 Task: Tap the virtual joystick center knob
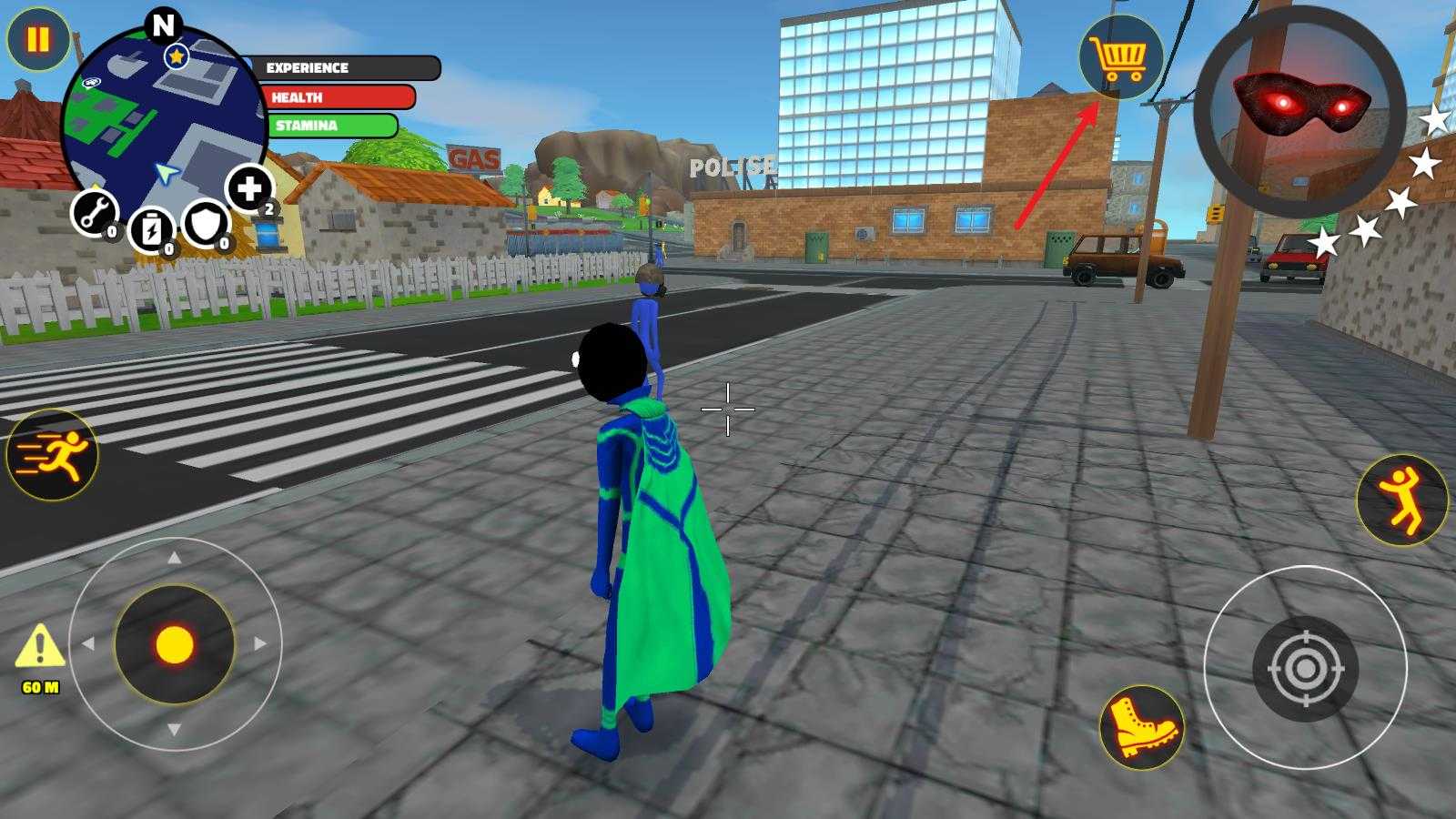point(175,644)
